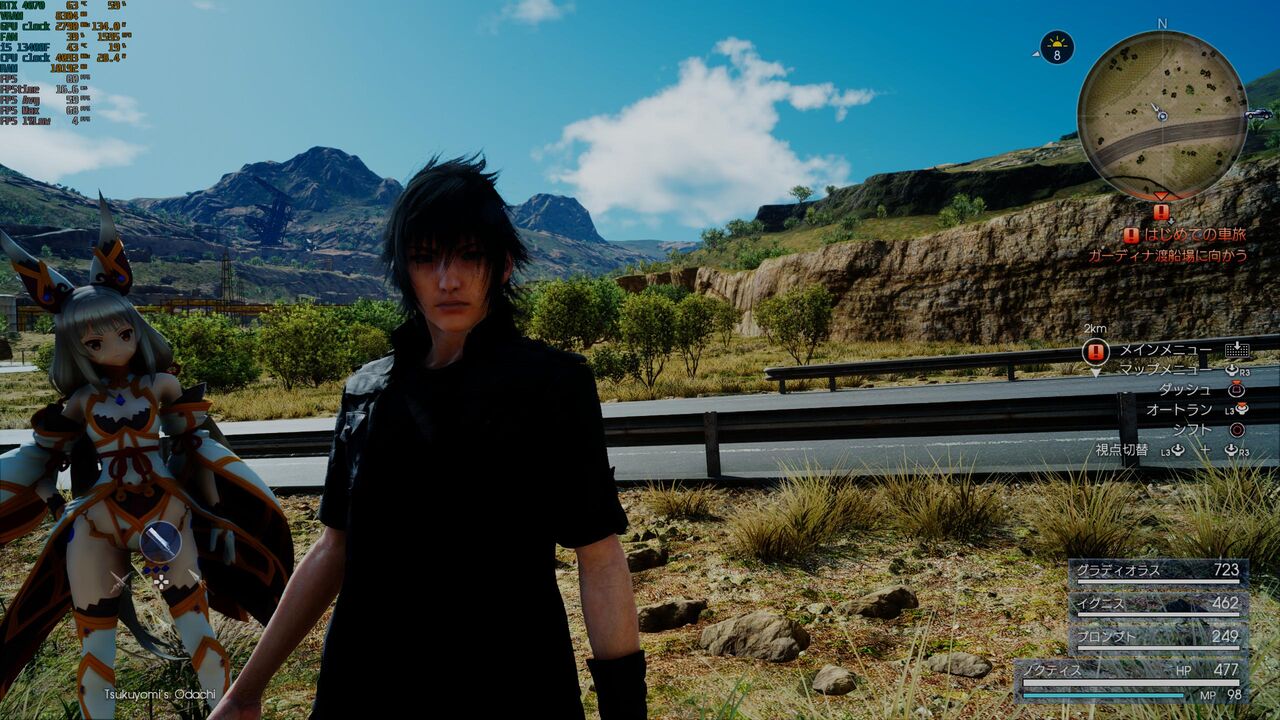Click the mouse icon beside ダッシュ
This screenshot has width=1280, height=720.
coord(1237,389)
